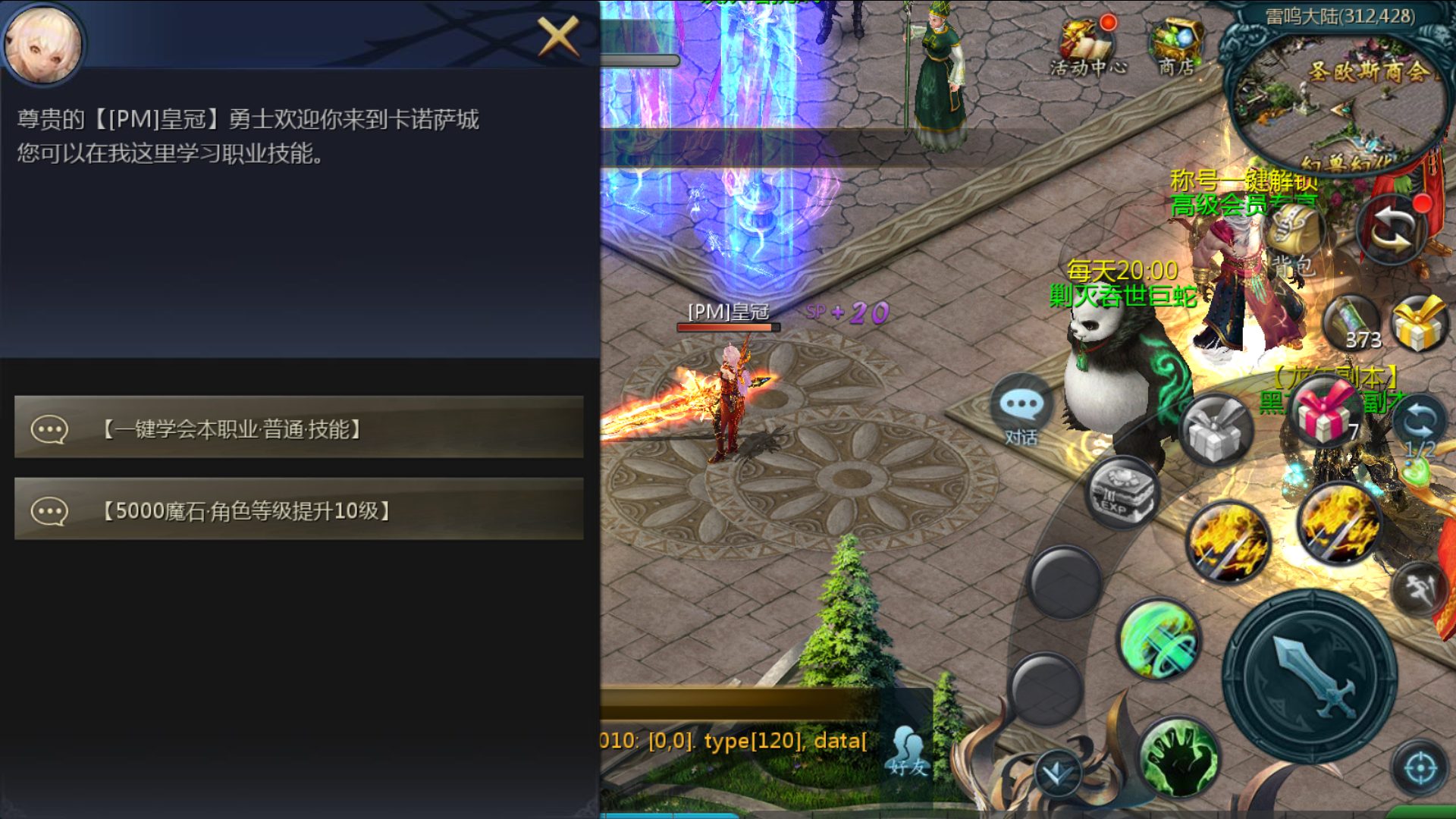Tap the 对话 talk bubble button
This screenshot has width=1456, height=819.
point(1021,412)
